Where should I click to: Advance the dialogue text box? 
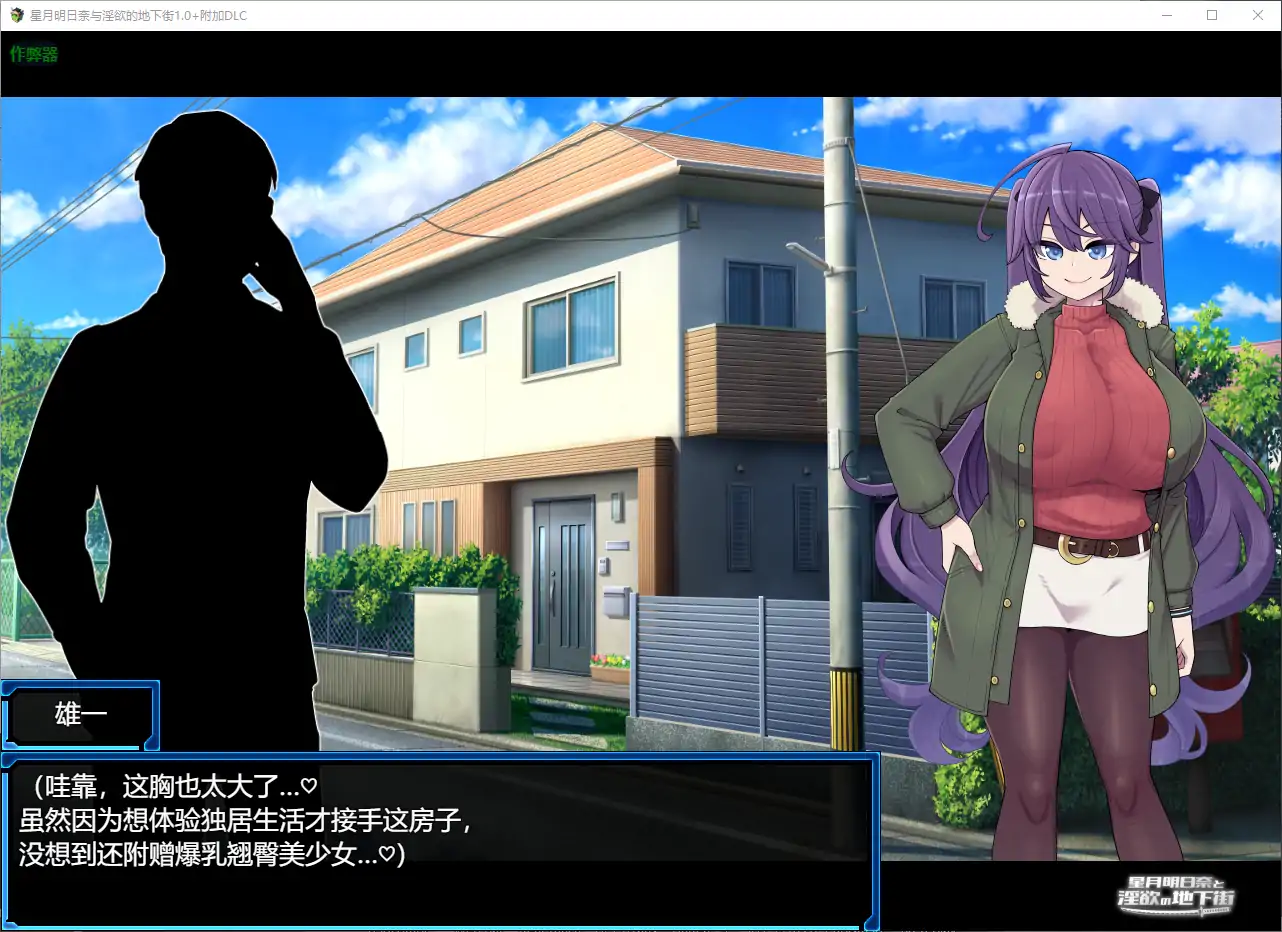click(440, 840)
